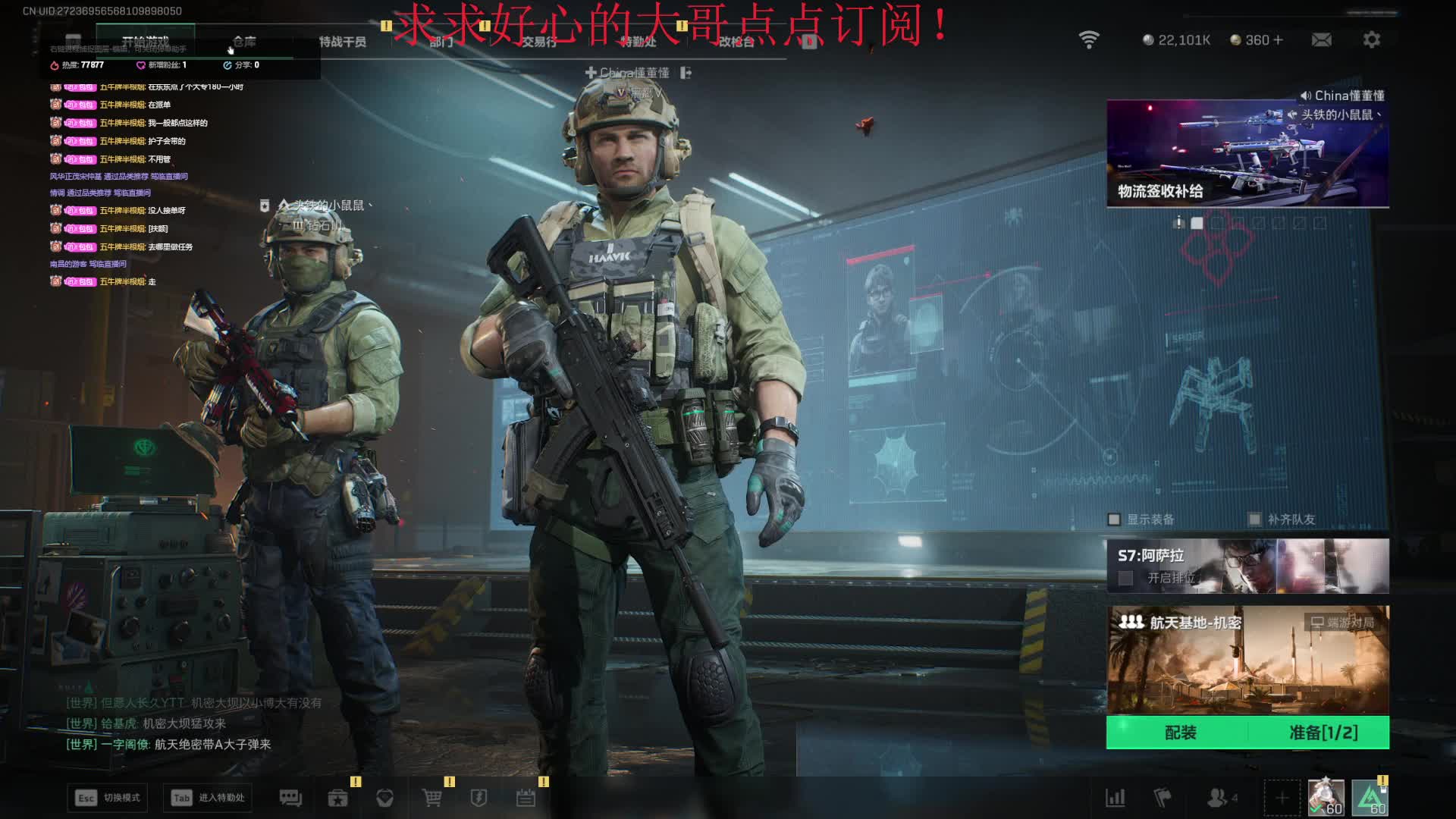This screenshot has height=819, width=1456.
Task: Select the 航天基地-机密 map card
Action: click(1247, 660)
